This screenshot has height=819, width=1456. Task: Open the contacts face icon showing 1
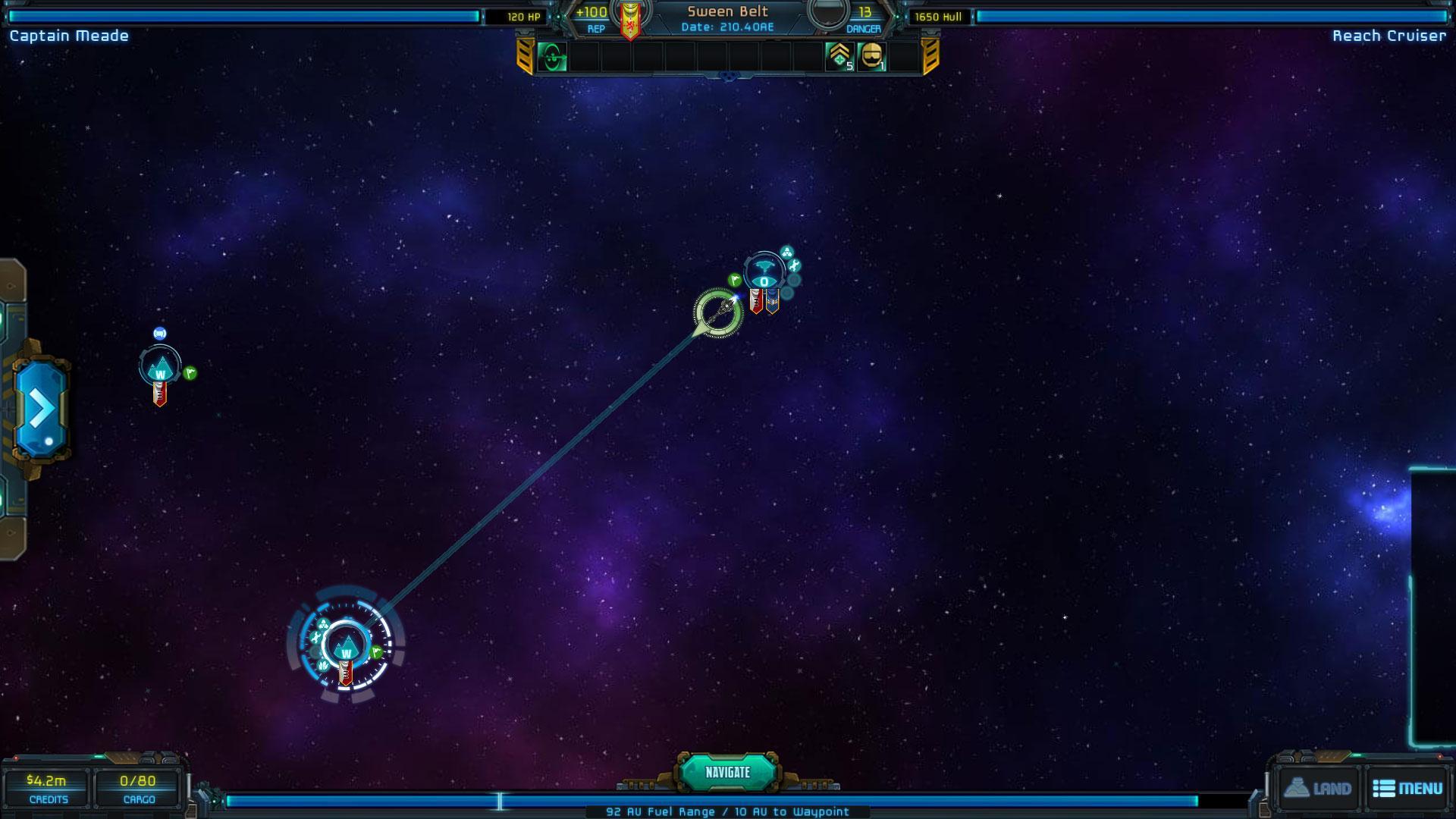coord(871,57)
